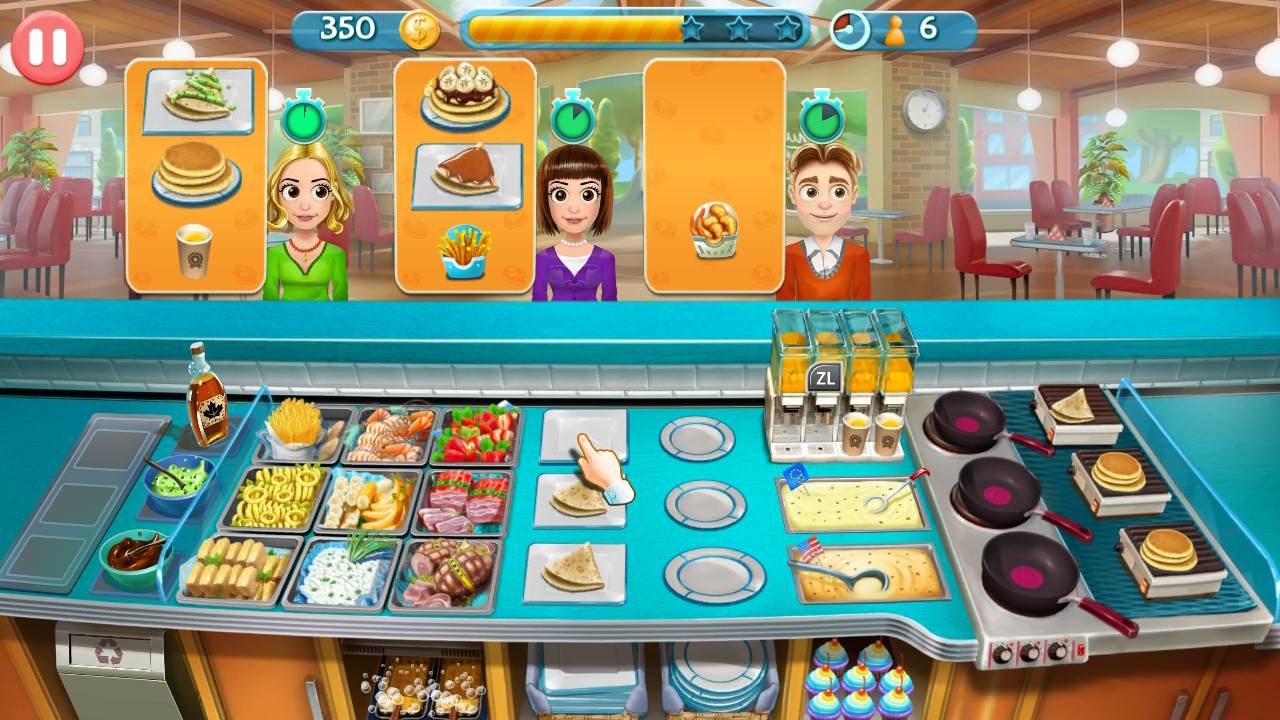Take bacon slices from the counter

coord(465,505)
